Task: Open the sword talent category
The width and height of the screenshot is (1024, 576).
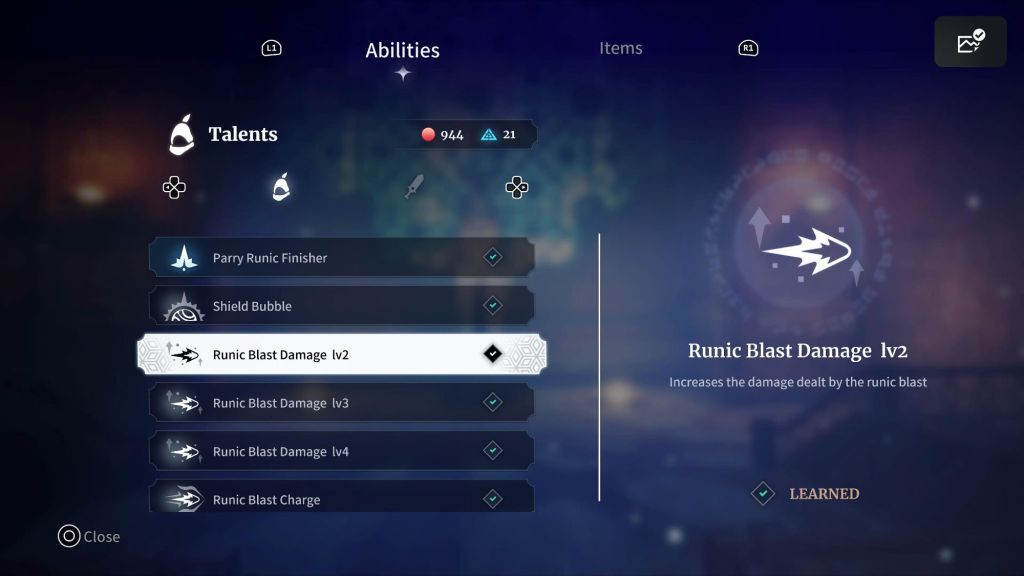Action: 414,187
